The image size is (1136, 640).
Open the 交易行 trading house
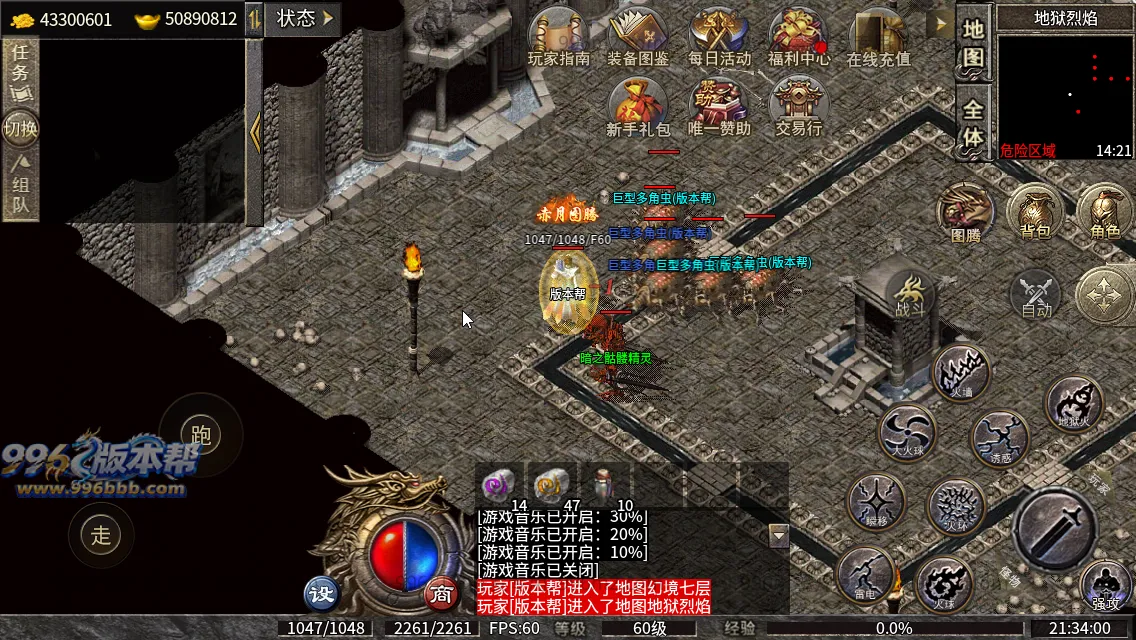[x=798, y=106]
